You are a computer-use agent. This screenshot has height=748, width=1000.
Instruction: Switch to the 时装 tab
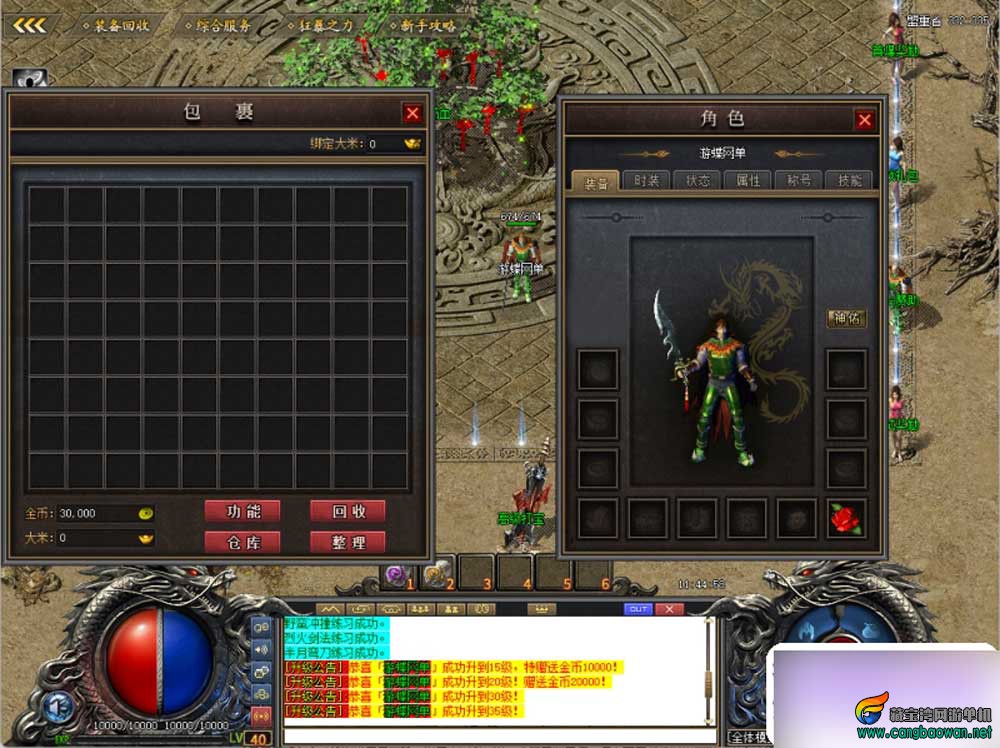pos(647,181)
